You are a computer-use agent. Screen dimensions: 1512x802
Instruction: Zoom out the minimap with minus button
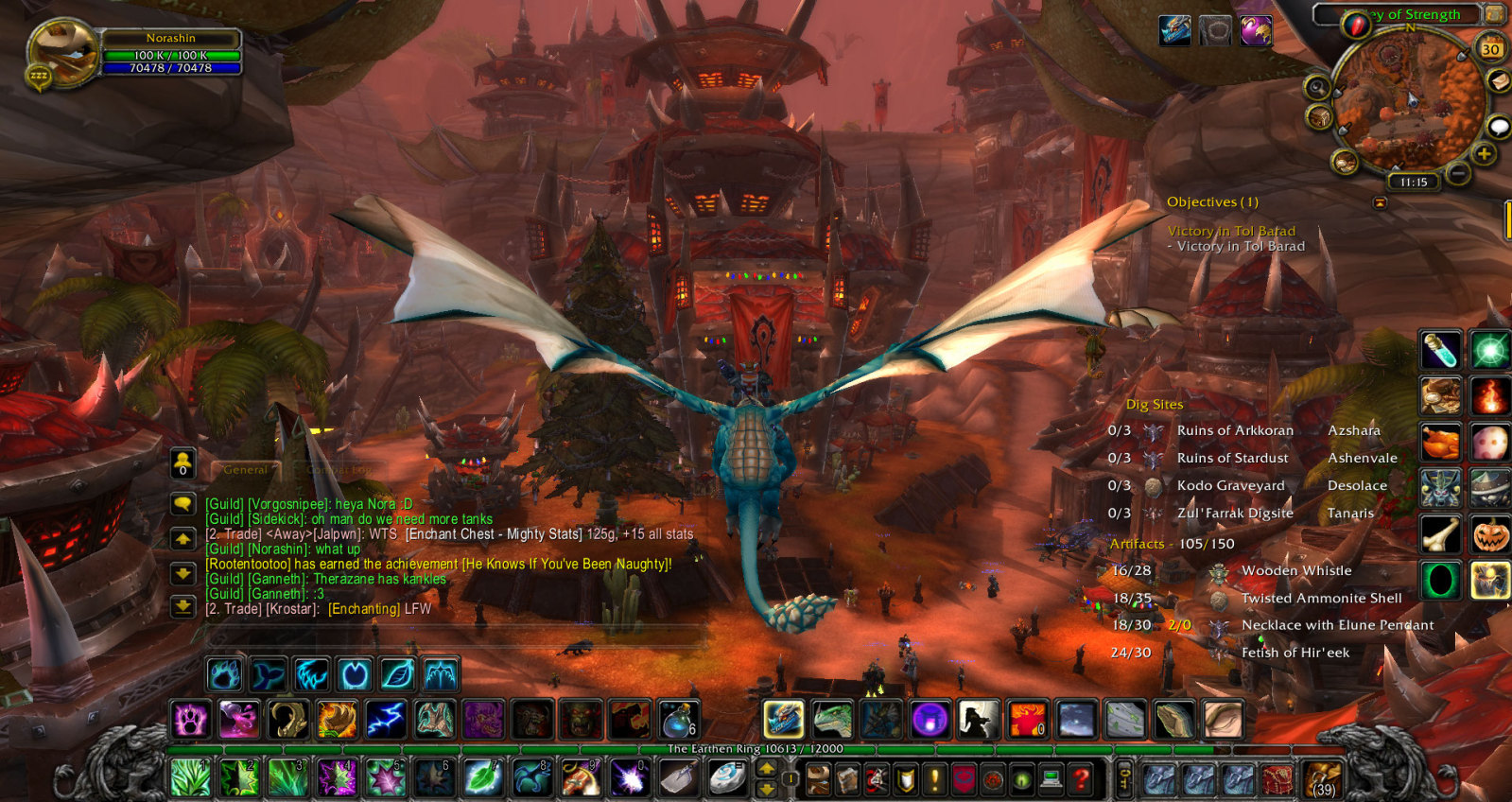point(1459,173)
